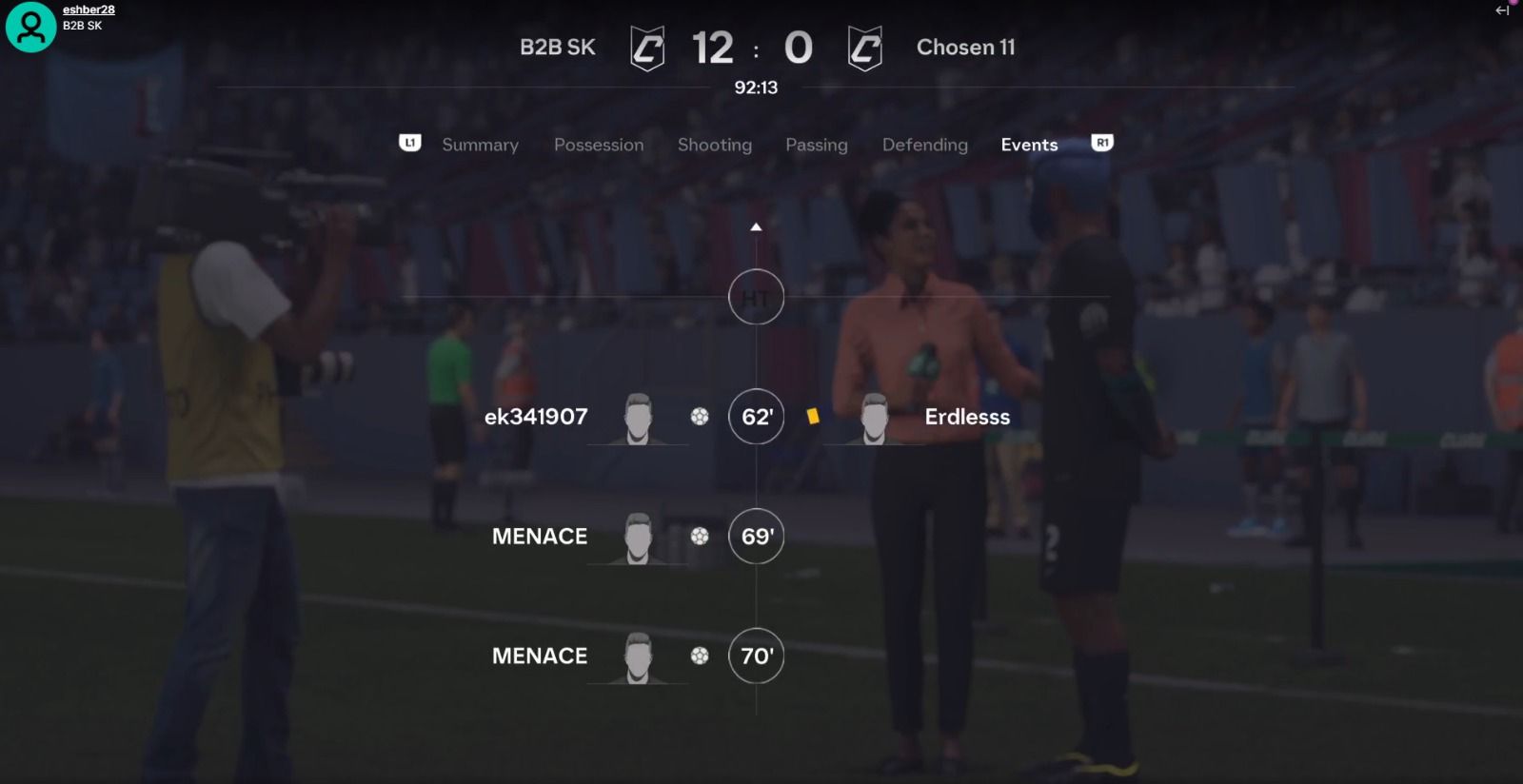Choose the 69' goal event marker

coord(756,537)
